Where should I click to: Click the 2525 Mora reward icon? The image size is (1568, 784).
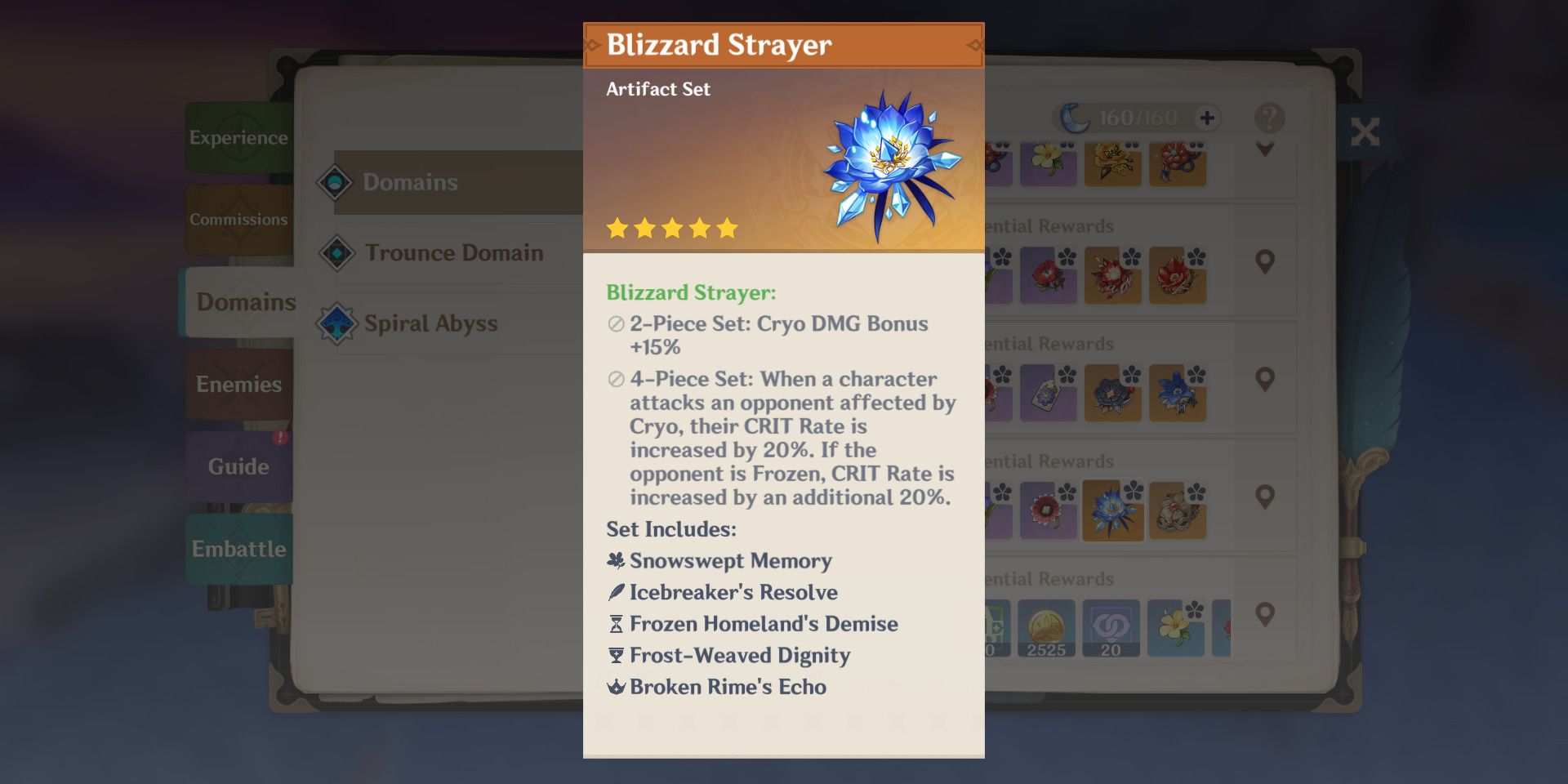[1046, 628]
